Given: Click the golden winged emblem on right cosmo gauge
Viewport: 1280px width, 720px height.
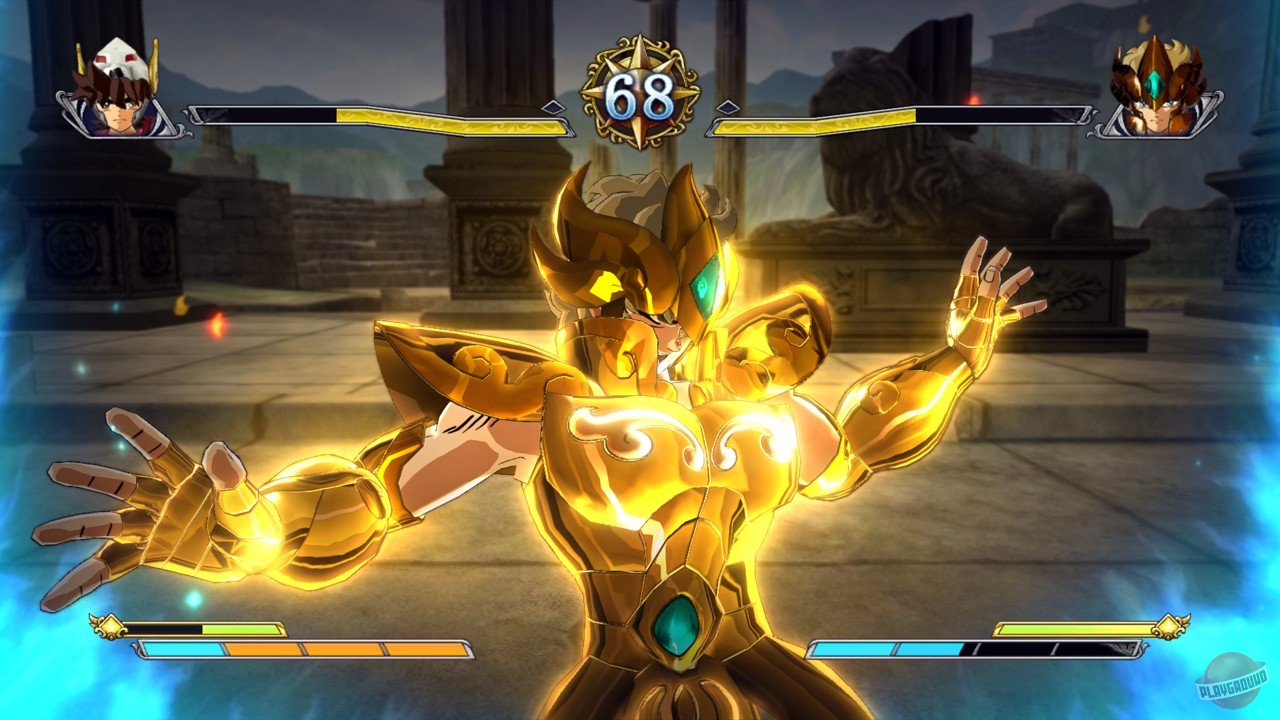Looking at the screenshot, I should pos(1168,628).
